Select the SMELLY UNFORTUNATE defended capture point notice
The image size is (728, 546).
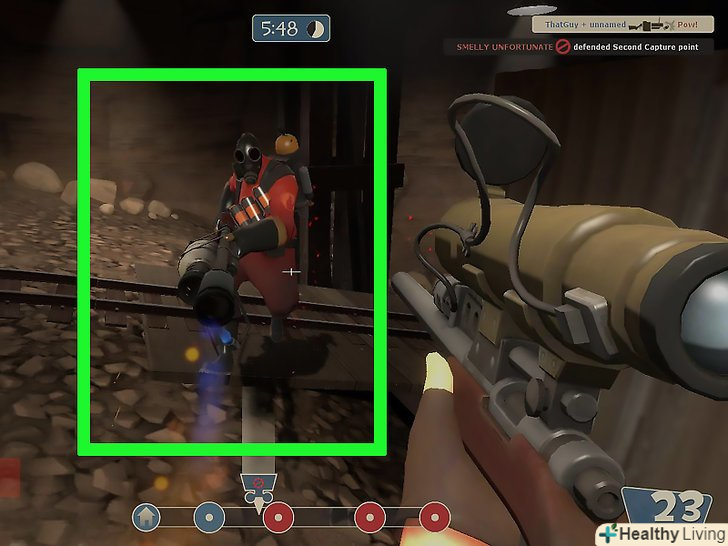[586, 47]
